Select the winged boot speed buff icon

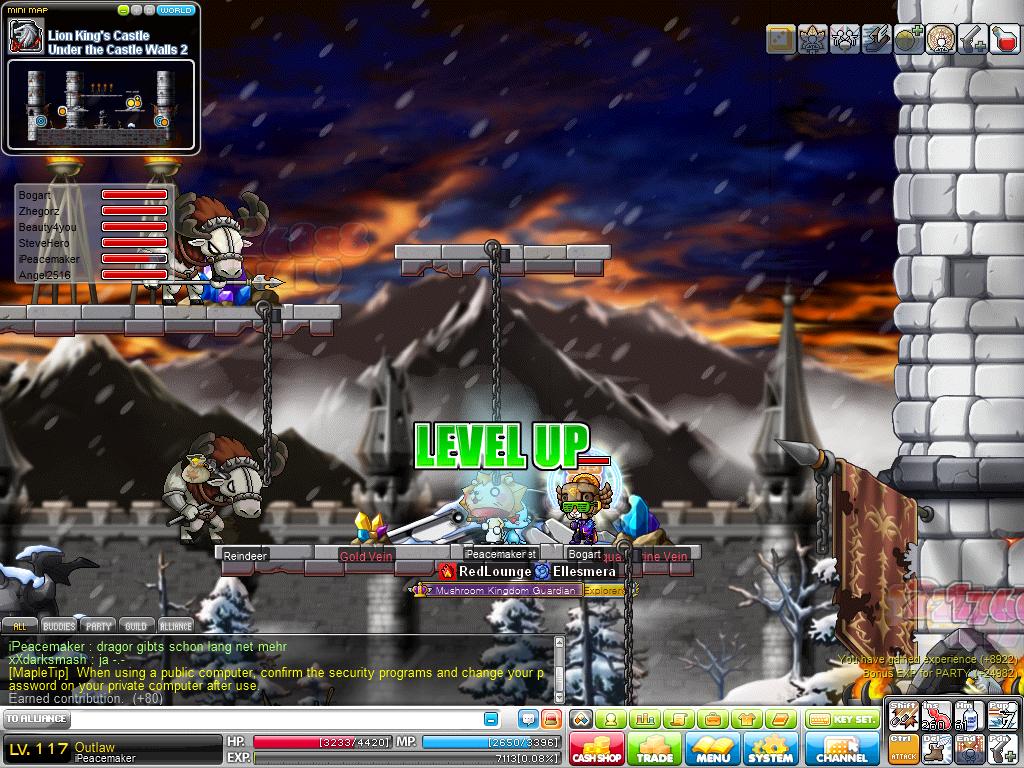[876, 39]
